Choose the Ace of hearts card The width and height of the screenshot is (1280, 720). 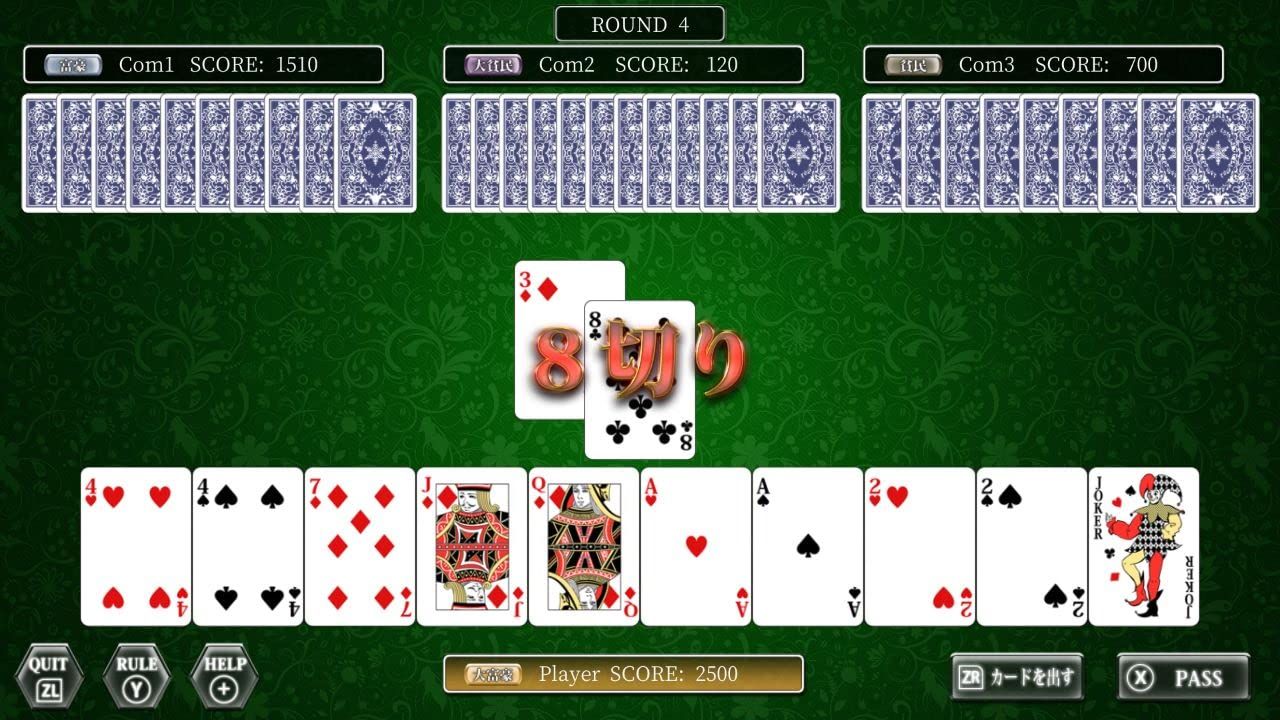click(696, 546)
